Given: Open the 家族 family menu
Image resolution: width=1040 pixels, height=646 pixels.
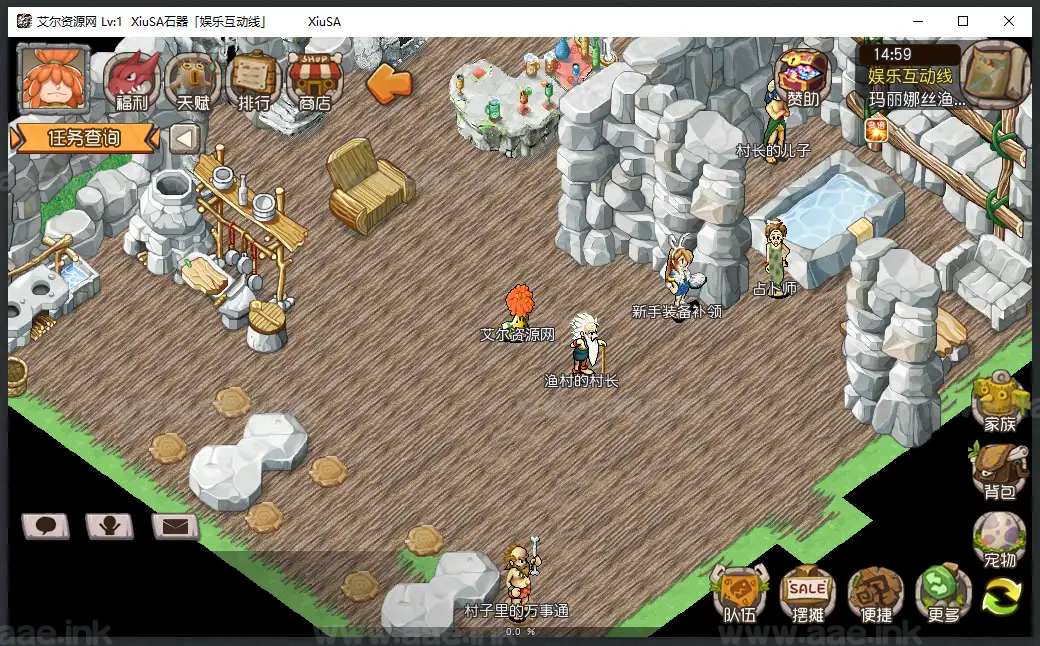Looking at the screenshot, I should pyautogui.click(x=999, y=403).
